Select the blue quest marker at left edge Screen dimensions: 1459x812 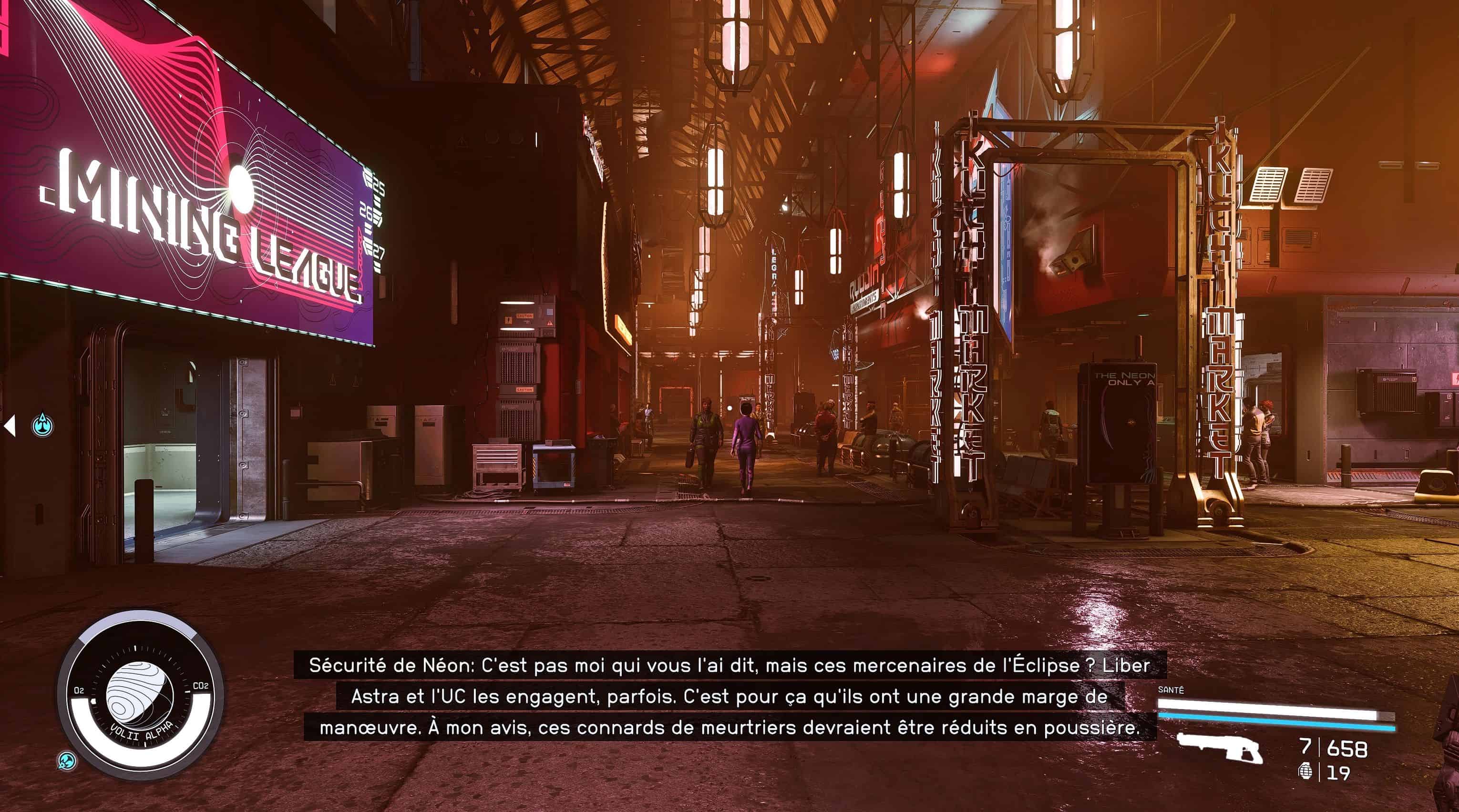[42, 425]
